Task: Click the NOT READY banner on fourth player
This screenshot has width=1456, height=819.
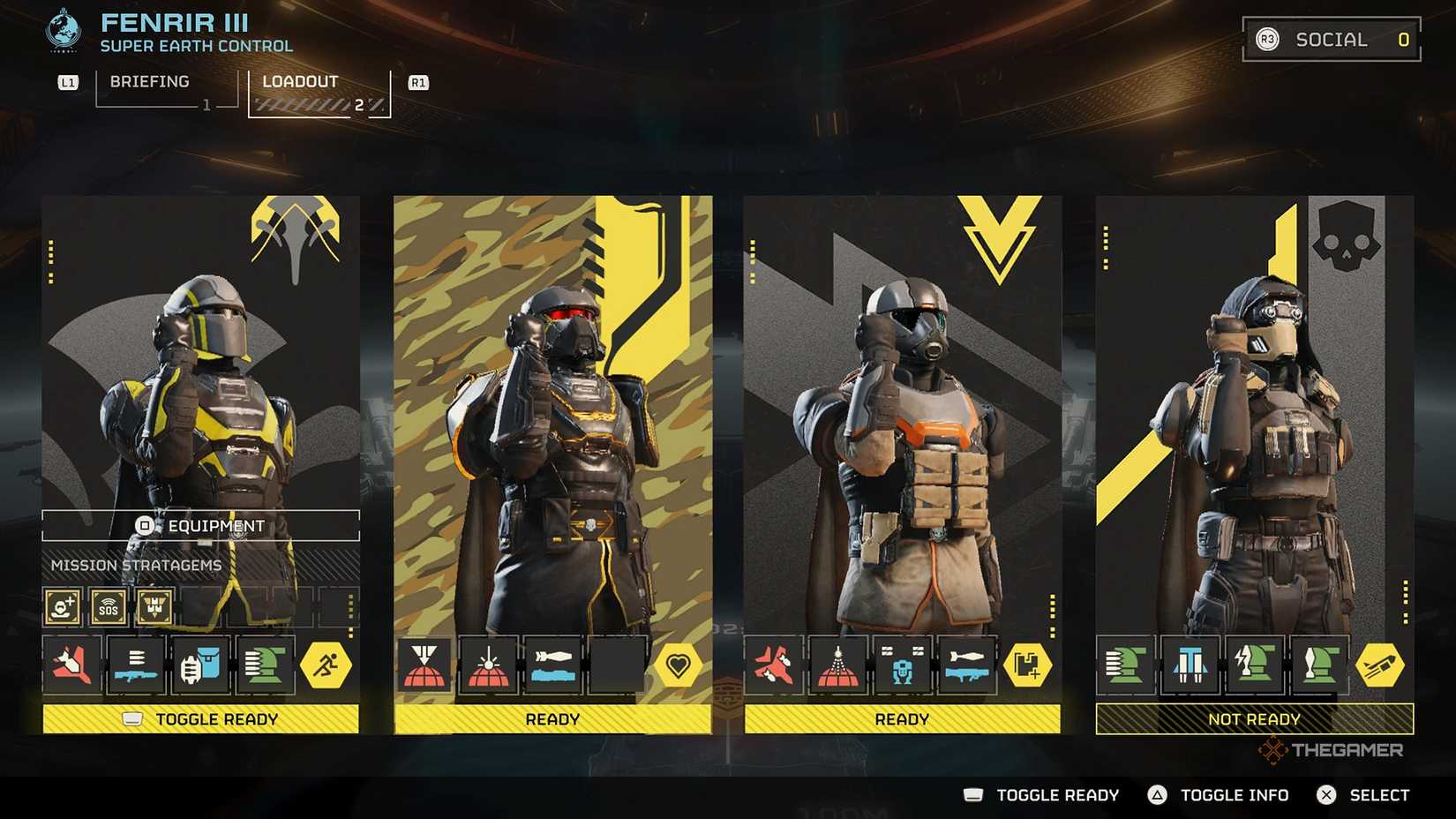Action: coord(1251,718)
